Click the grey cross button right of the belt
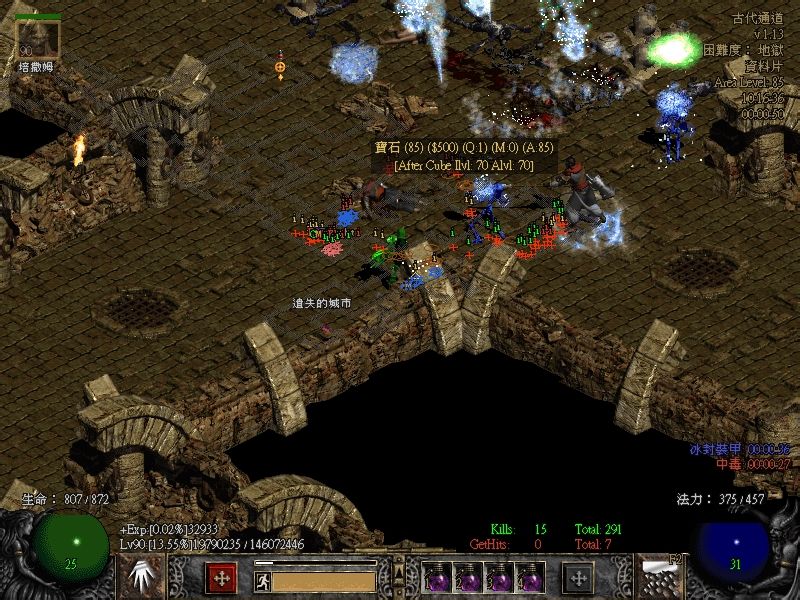800x600 pixels. point(578,577)
